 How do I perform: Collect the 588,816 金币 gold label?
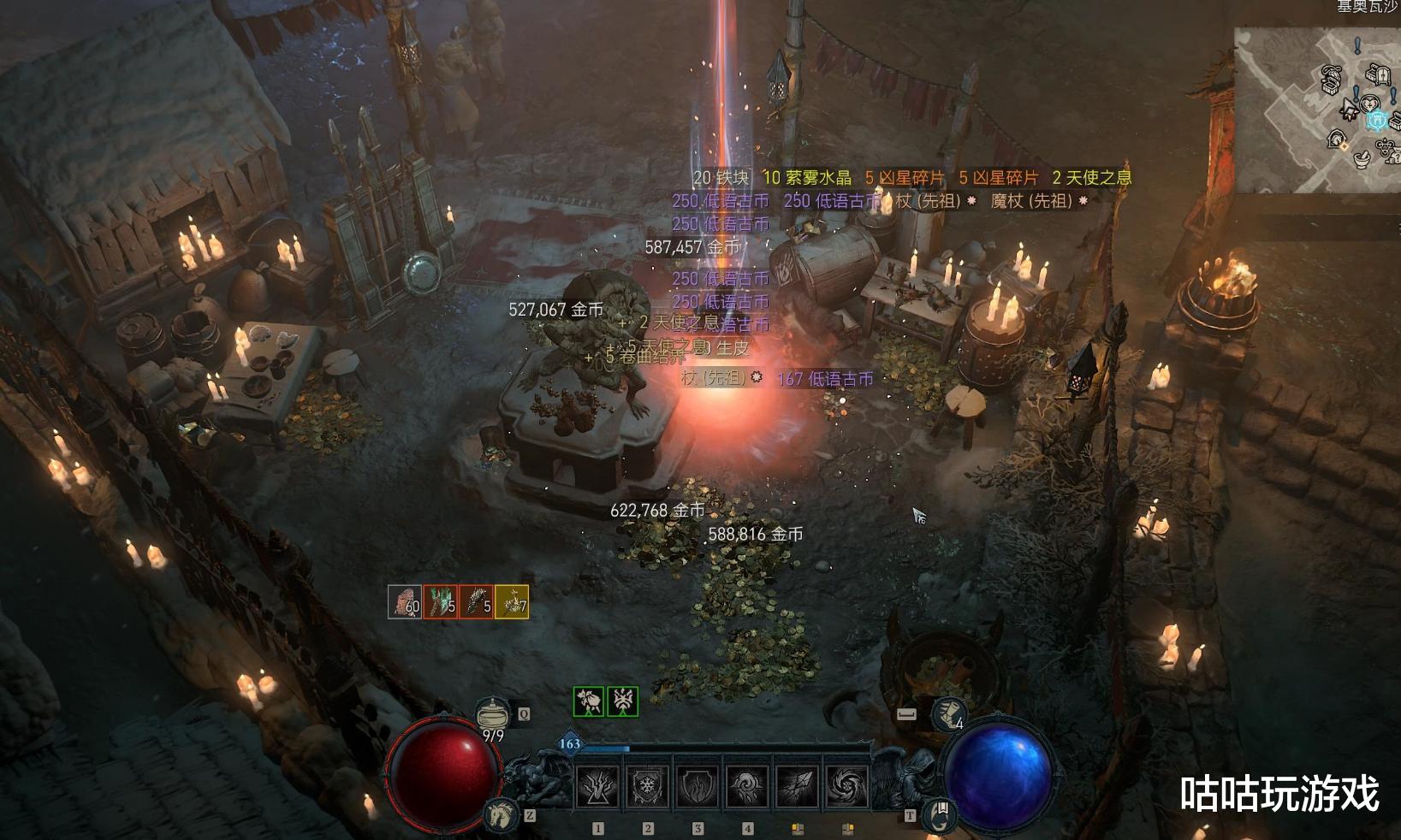pyautogui.click(x=755, y=535)
